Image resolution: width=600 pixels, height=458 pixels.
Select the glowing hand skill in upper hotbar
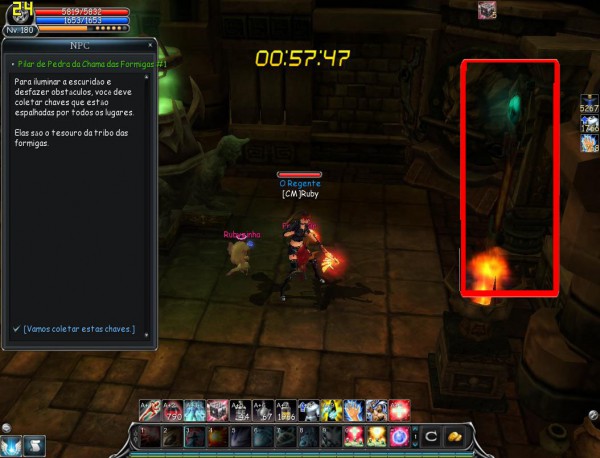(x=355, y=409)
